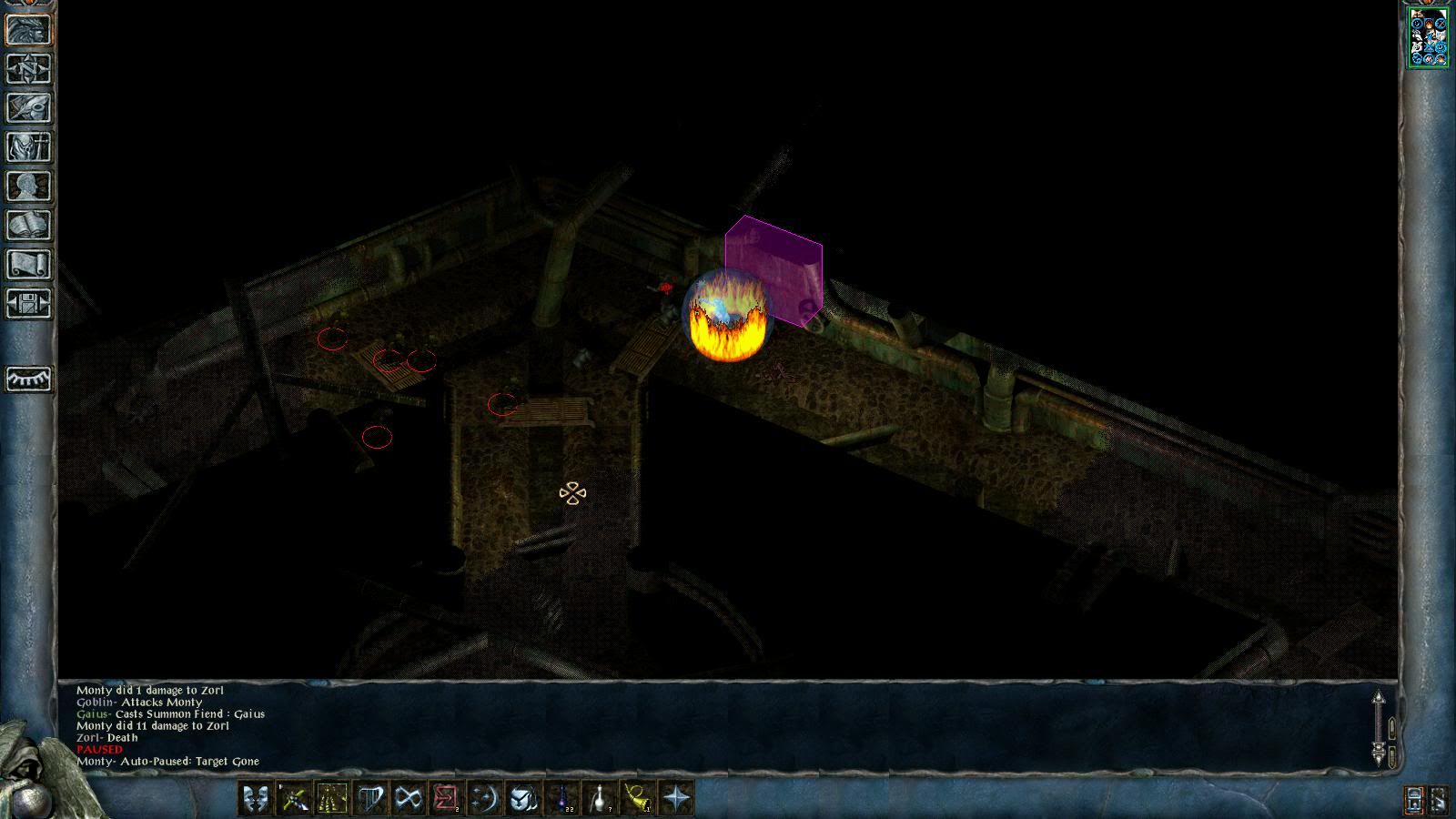Open the journal quill button
The image size is (1456, 819).
pyautogui.click(x=28, y=108)
